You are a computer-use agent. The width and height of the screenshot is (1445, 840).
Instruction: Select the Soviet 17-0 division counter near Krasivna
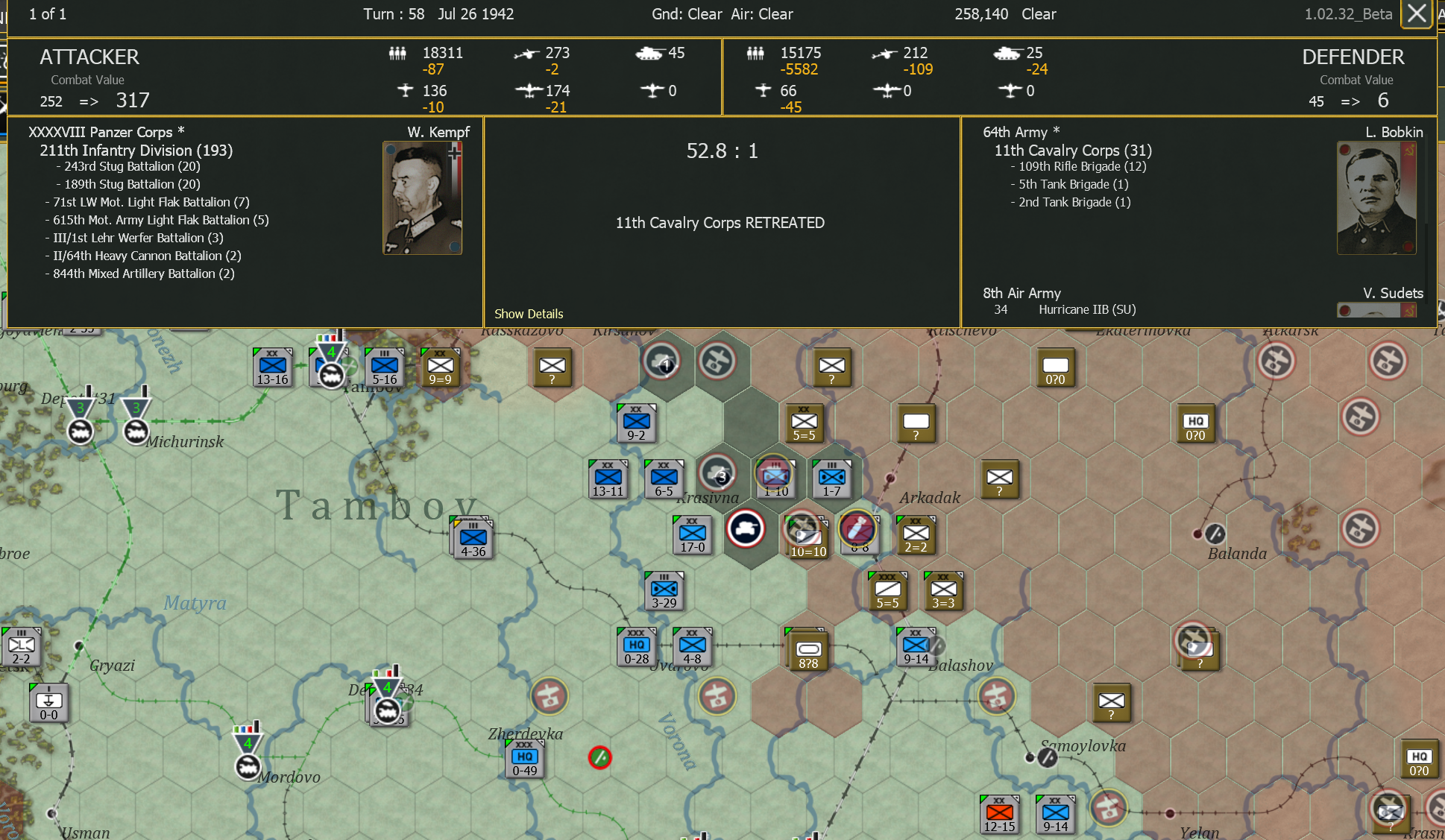pyautogui.click(x=691, y=534)
